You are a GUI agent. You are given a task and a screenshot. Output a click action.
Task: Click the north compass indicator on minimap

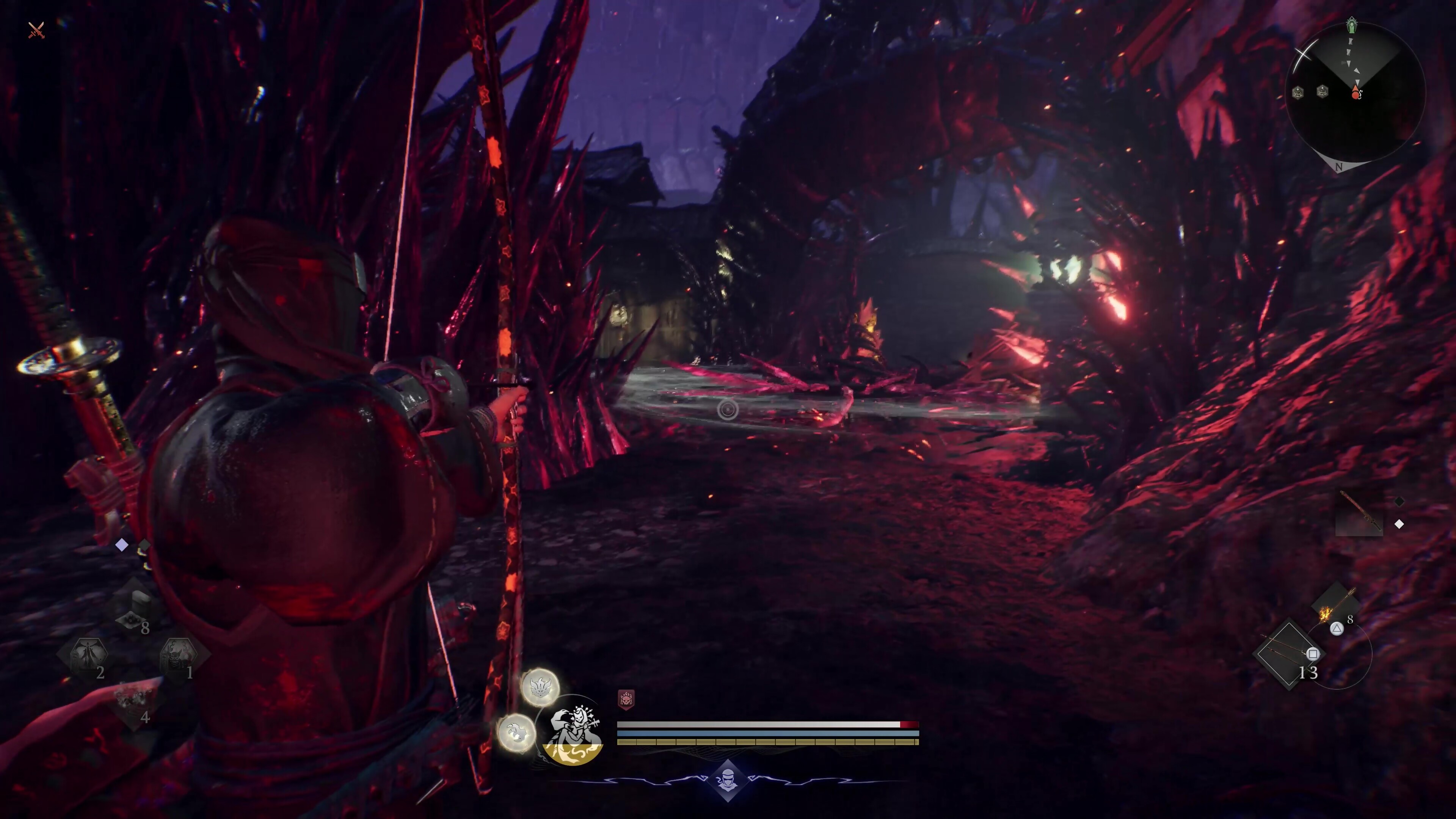(x=1338, y=167)
